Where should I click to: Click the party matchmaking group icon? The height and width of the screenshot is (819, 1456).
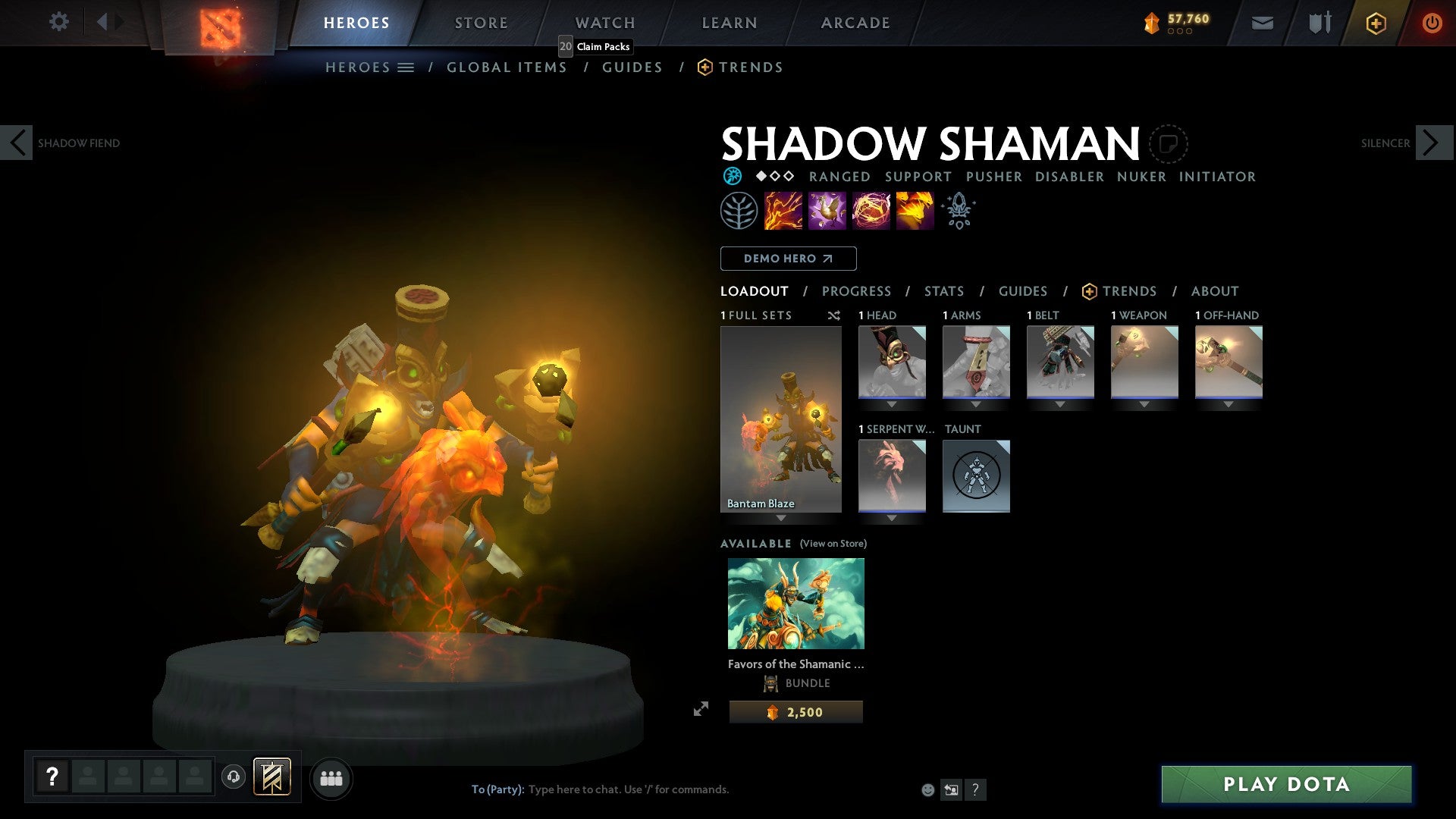coord(331,777)
